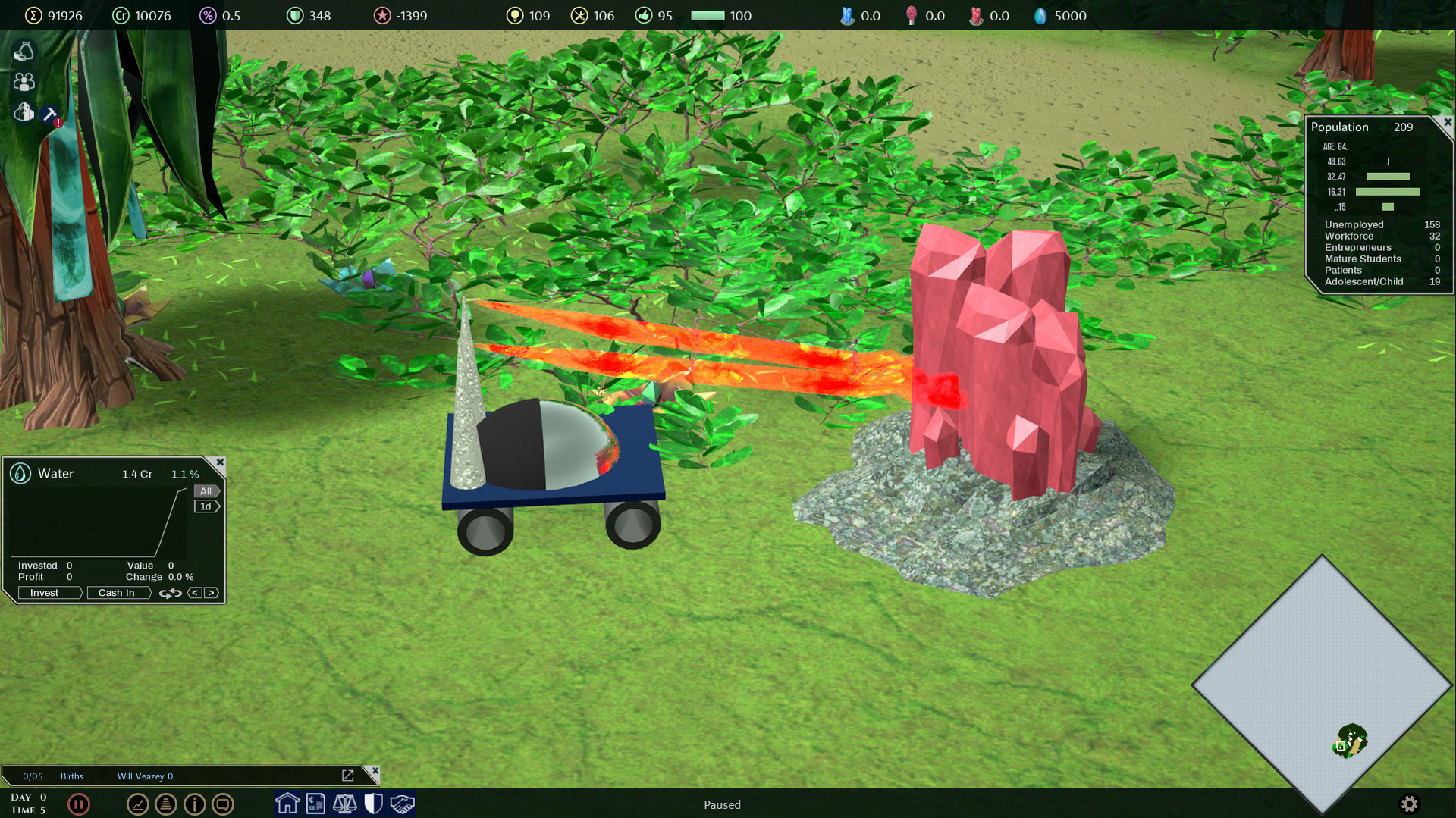1456x818 pixels.
Task: Open the trade handshake panel
Action: 402,804
